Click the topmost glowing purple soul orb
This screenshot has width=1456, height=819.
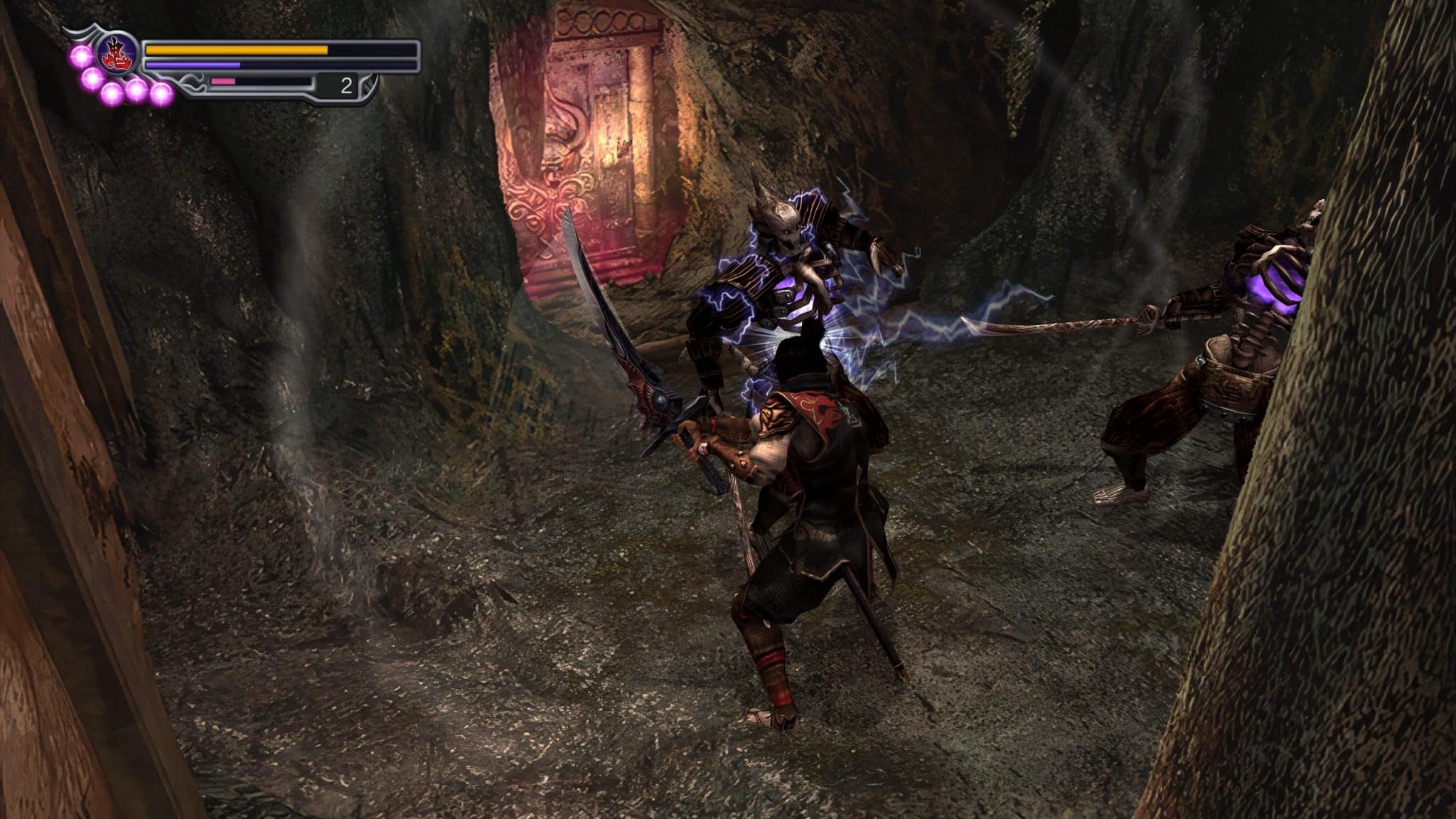[x=82, y=56]
